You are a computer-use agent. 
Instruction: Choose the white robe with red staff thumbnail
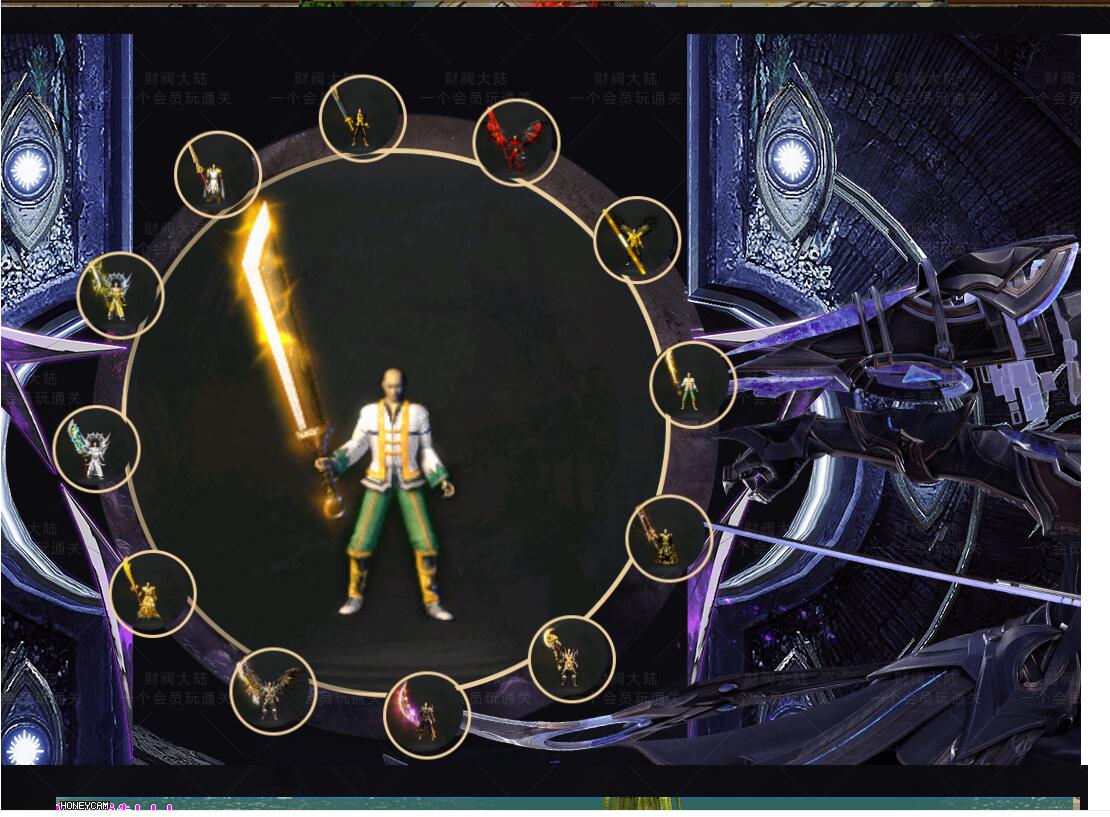tap(217, 175)
